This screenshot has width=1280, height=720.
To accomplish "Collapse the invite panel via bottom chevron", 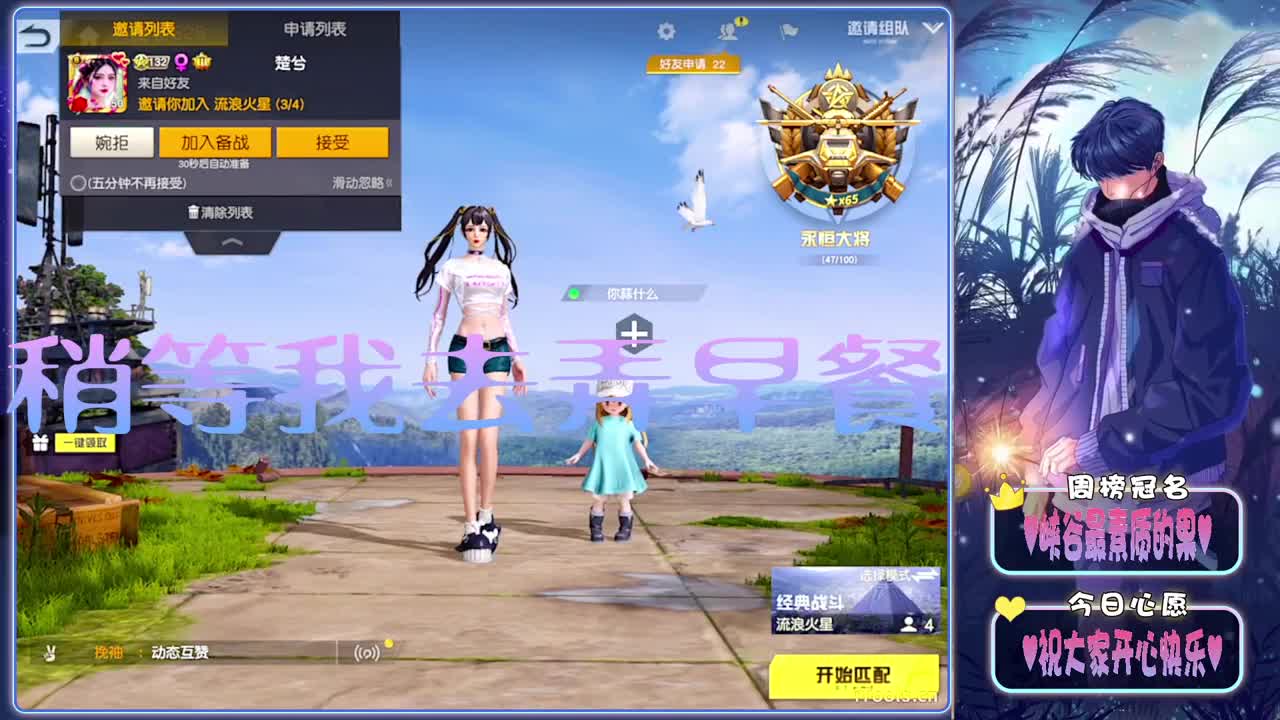I will coord(229,242).
